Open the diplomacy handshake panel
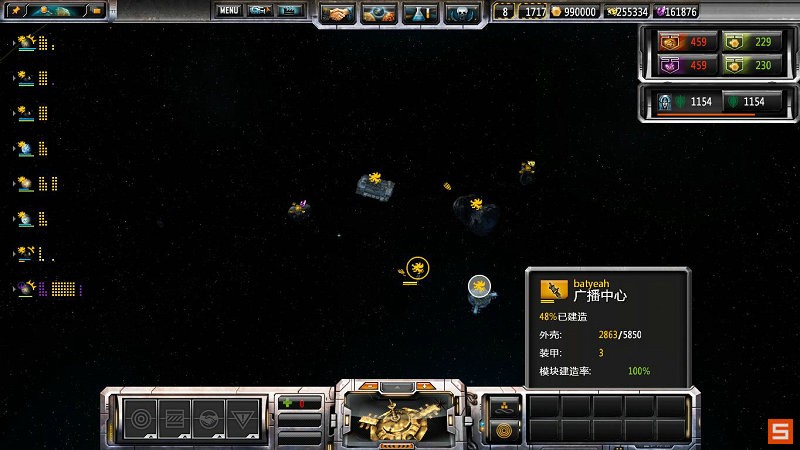800x450 pixels. (x=339, y=14)
